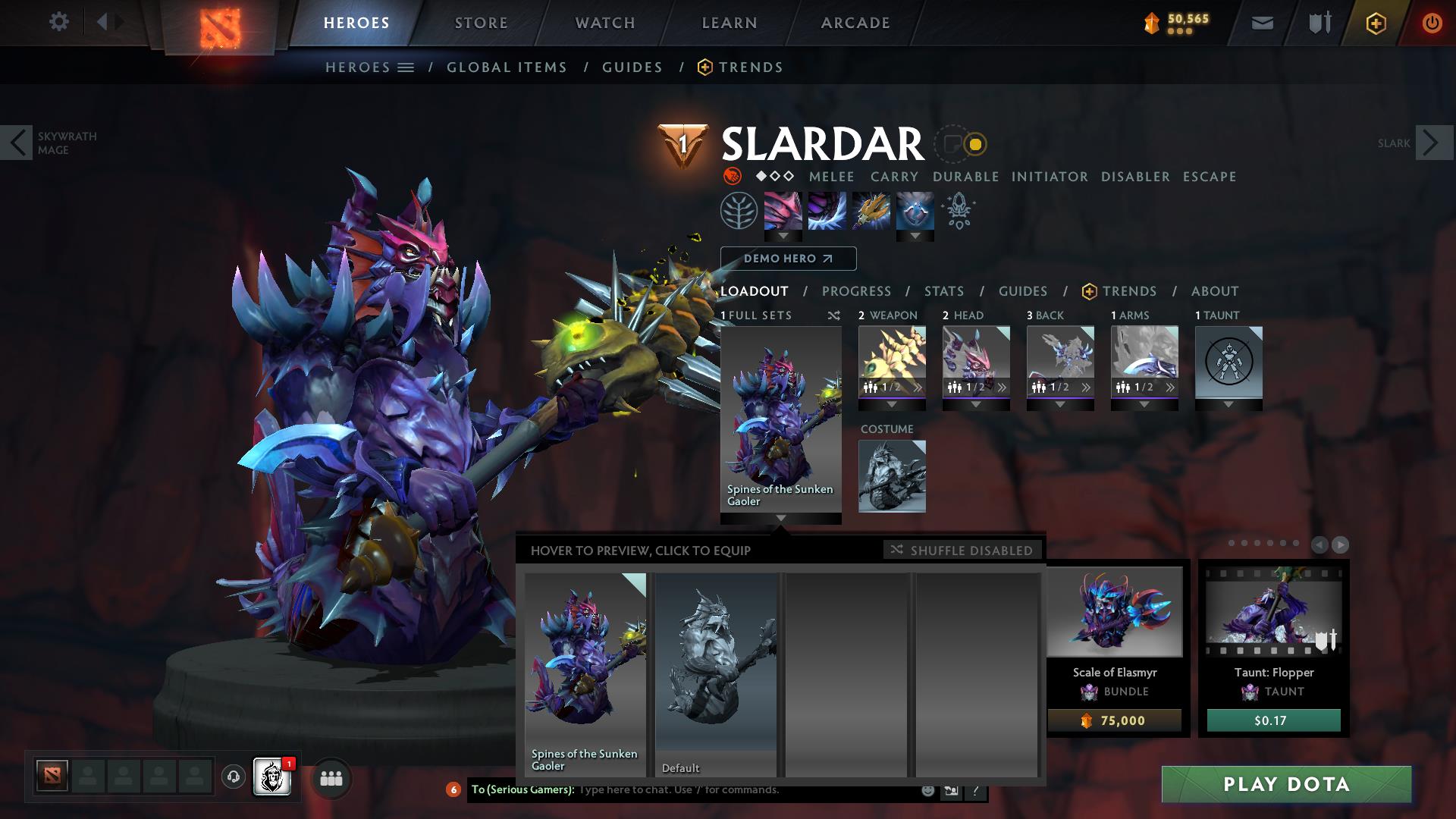The image size is (1456, 819).
Task: Click the power/logout icon top right
Action: click(x=1432, y=22)
